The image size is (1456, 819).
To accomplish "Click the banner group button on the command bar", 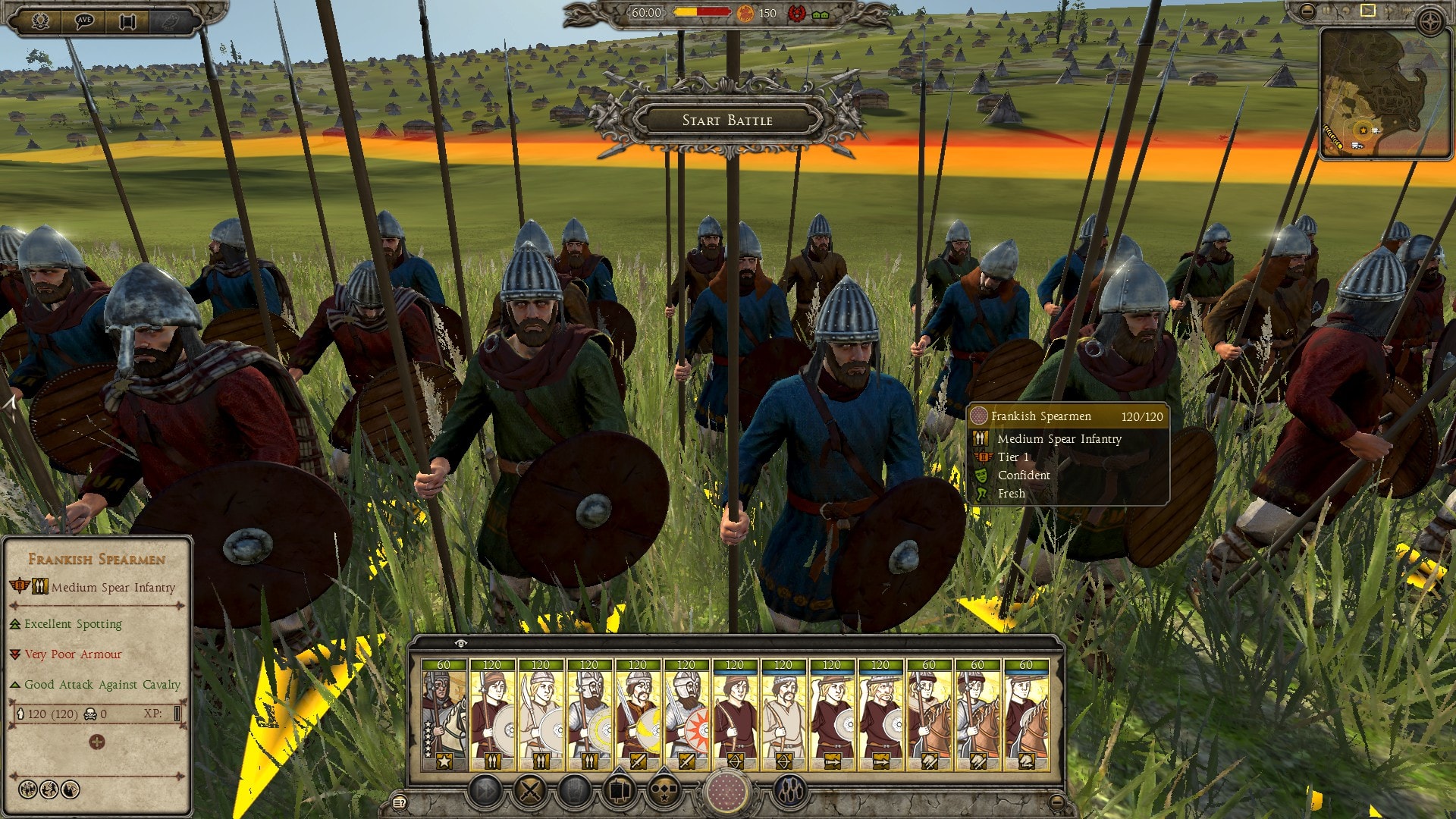I will click(620, 792).
